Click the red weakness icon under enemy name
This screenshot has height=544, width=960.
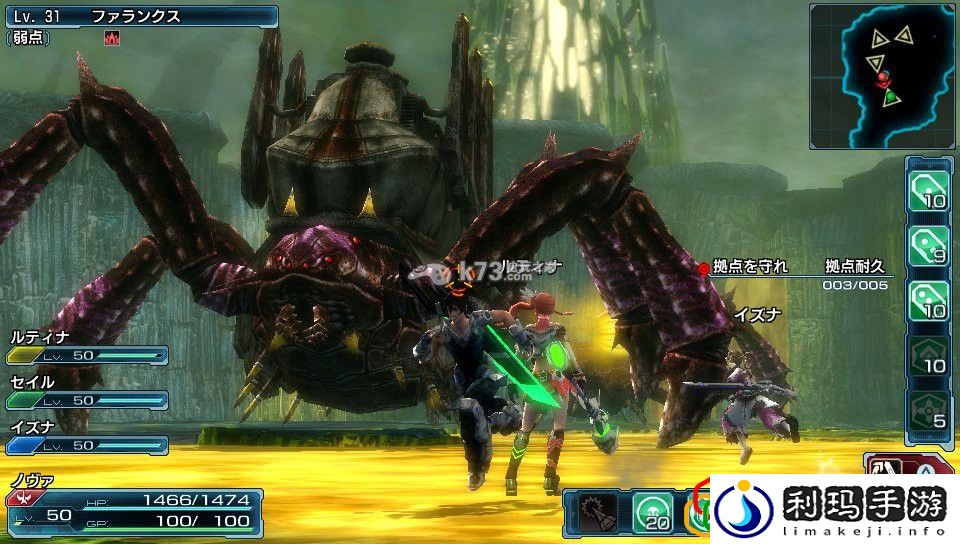111,38
